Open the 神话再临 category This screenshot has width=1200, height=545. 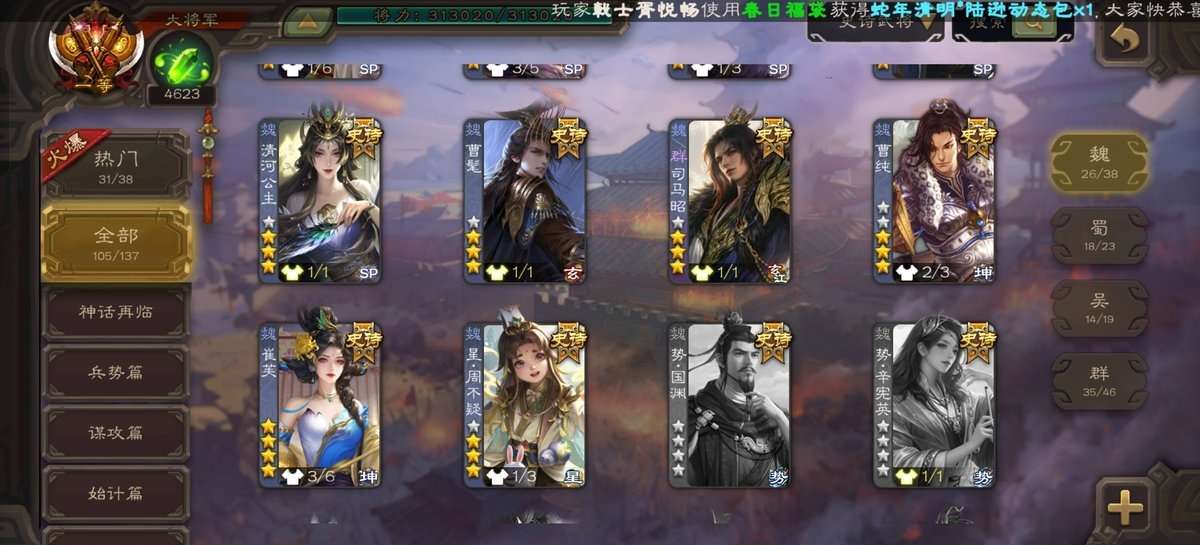[116, 311]
